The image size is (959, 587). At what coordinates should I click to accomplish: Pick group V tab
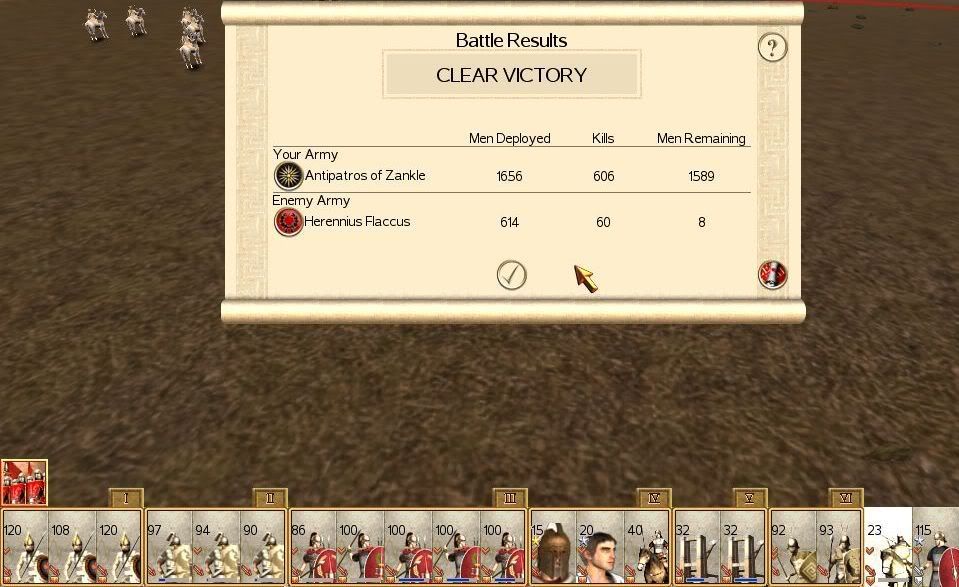[x=749, y=498]
